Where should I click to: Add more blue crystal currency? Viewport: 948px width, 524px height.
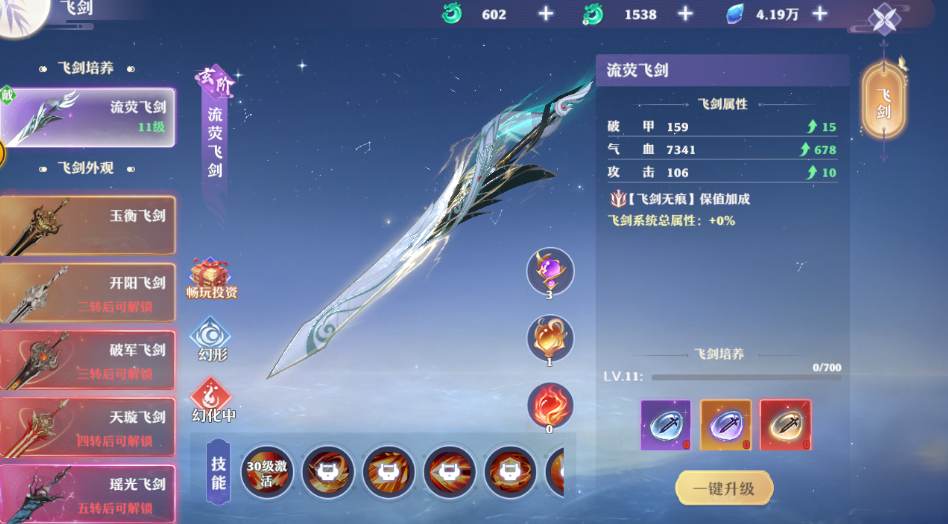click(820, 14)
